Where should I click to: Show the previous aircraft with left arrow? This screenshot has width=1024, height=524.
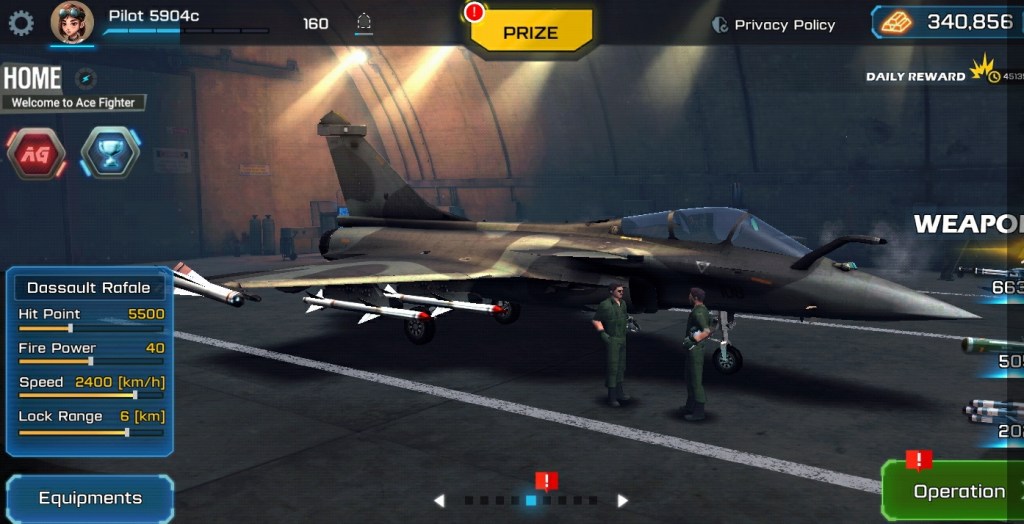click(439, 500)
